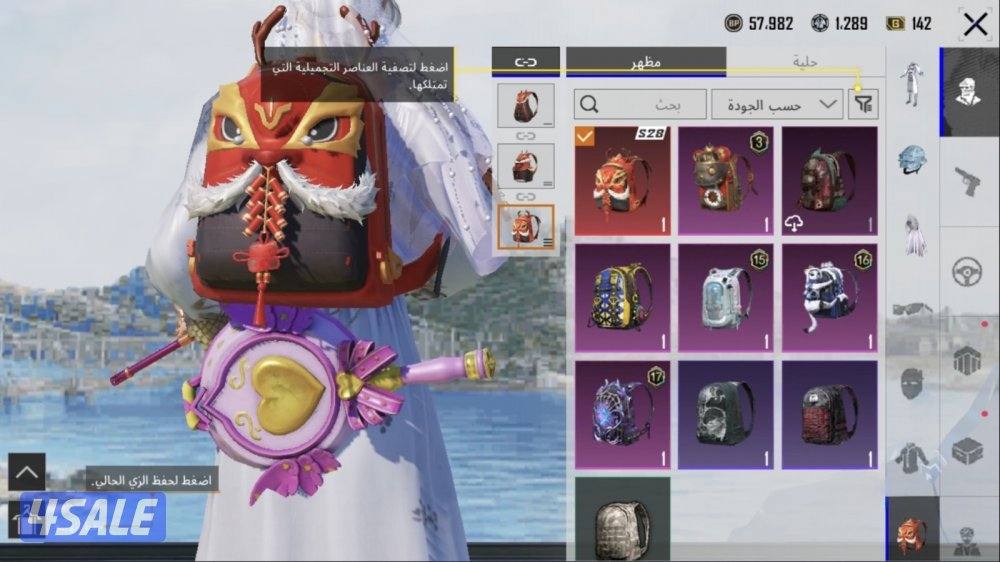The image size is (1000, 562).
Task: Choose the level 3 backpack skin
Action: click(x=726, y=181)
